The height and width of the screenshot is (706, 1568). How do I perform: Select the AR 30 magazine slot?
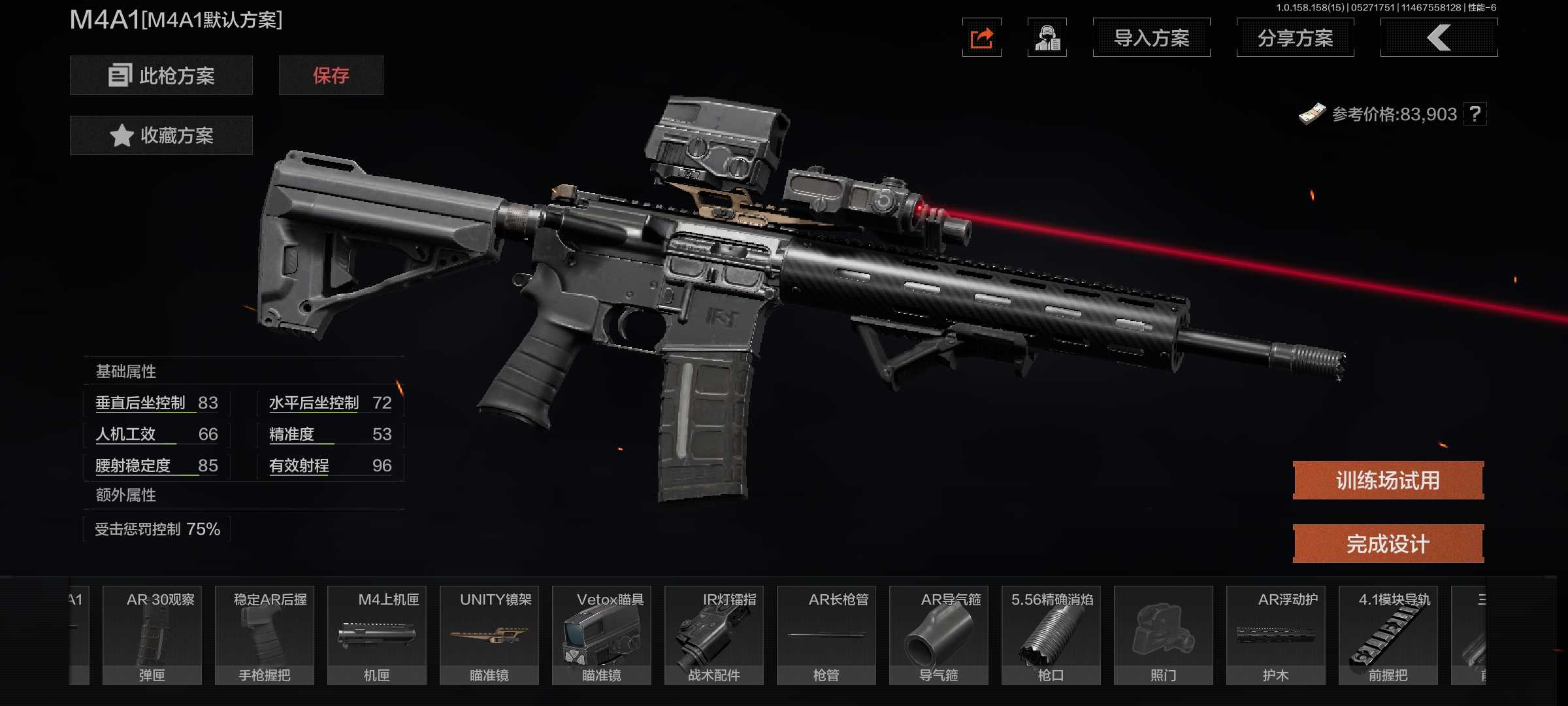coord(152,635)
